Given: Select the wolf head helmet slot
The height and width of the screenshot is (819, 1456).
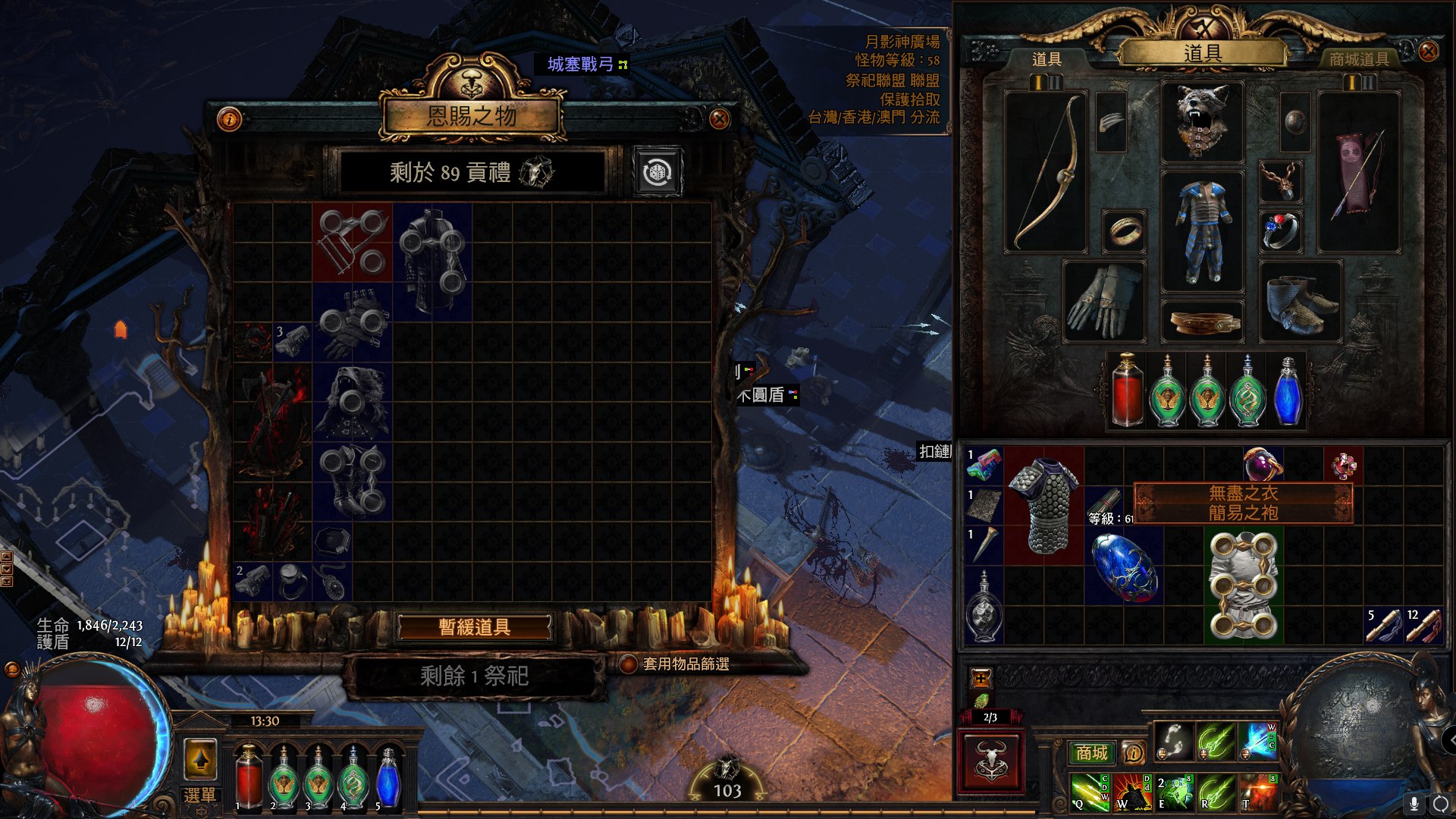Looking at the screenshot, I should 1203,121.
